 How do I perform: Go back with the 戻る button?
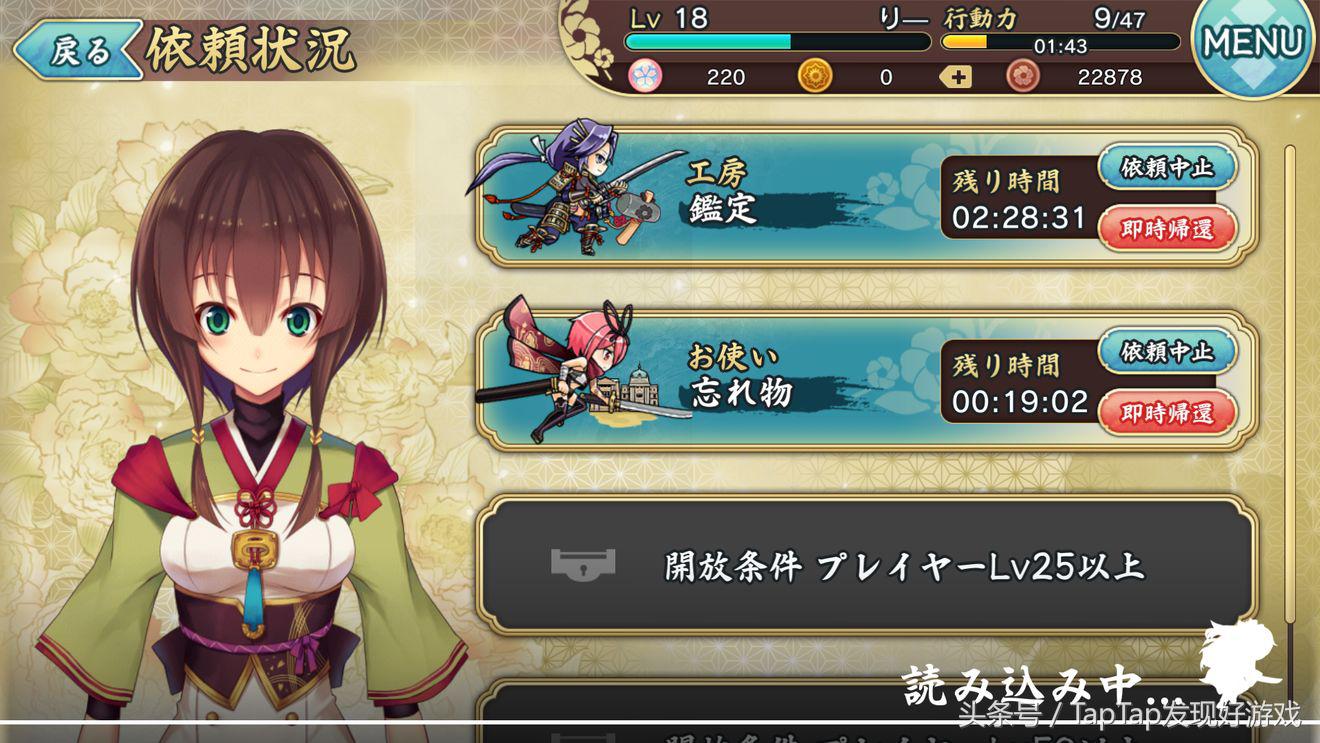point(76,50)
